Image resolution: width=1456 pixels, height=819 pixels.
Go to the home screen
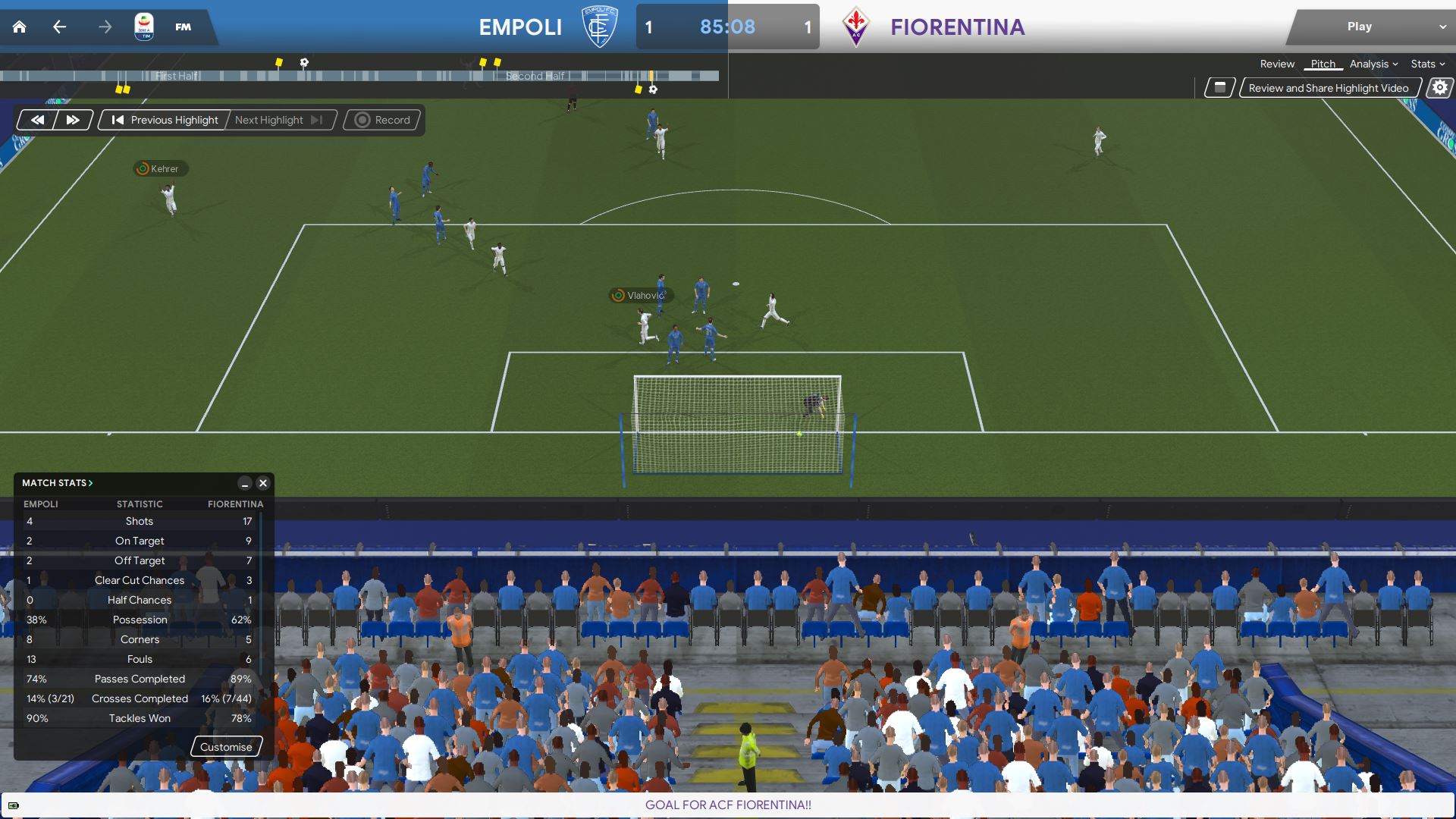click(20, 27)
